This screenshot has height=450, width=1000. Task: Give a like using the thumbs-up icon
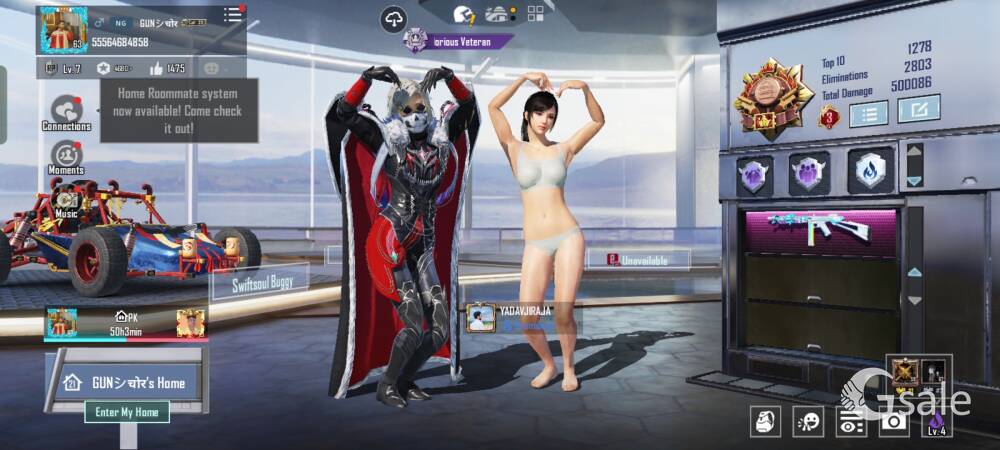156,68
